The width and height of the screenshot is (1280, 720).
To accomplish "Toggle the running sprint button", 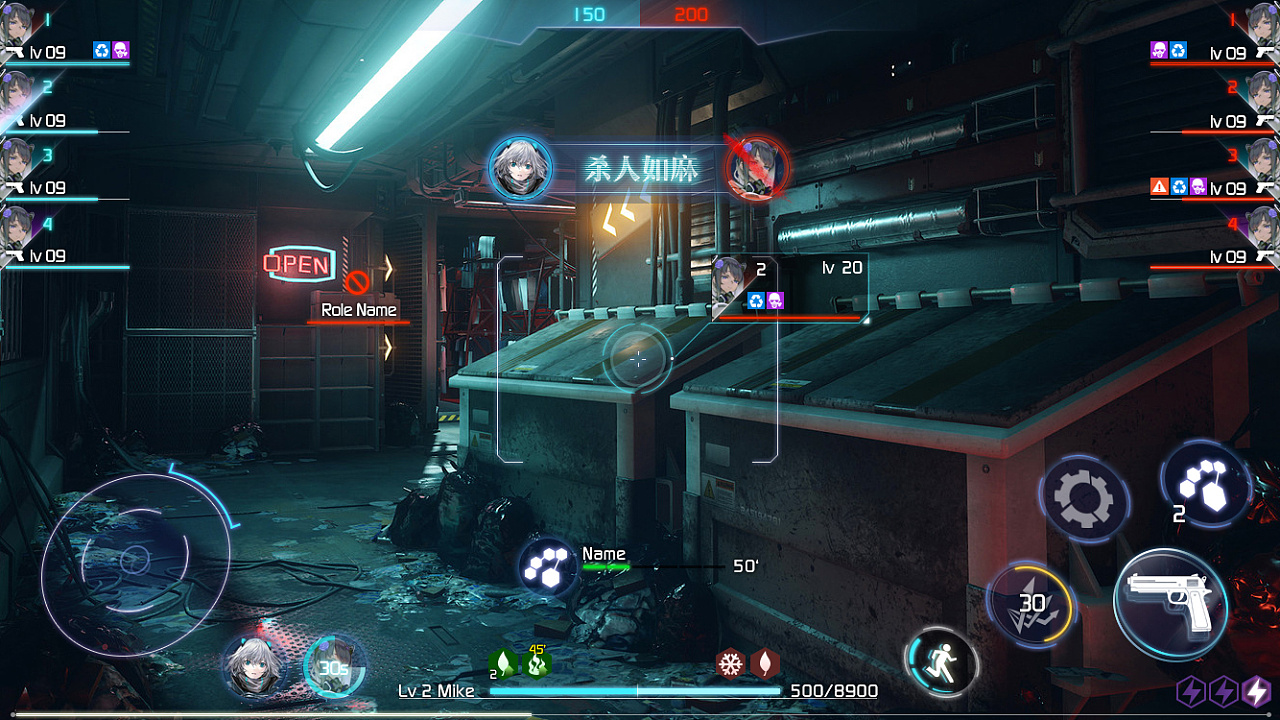I will (x=941, y=662).
